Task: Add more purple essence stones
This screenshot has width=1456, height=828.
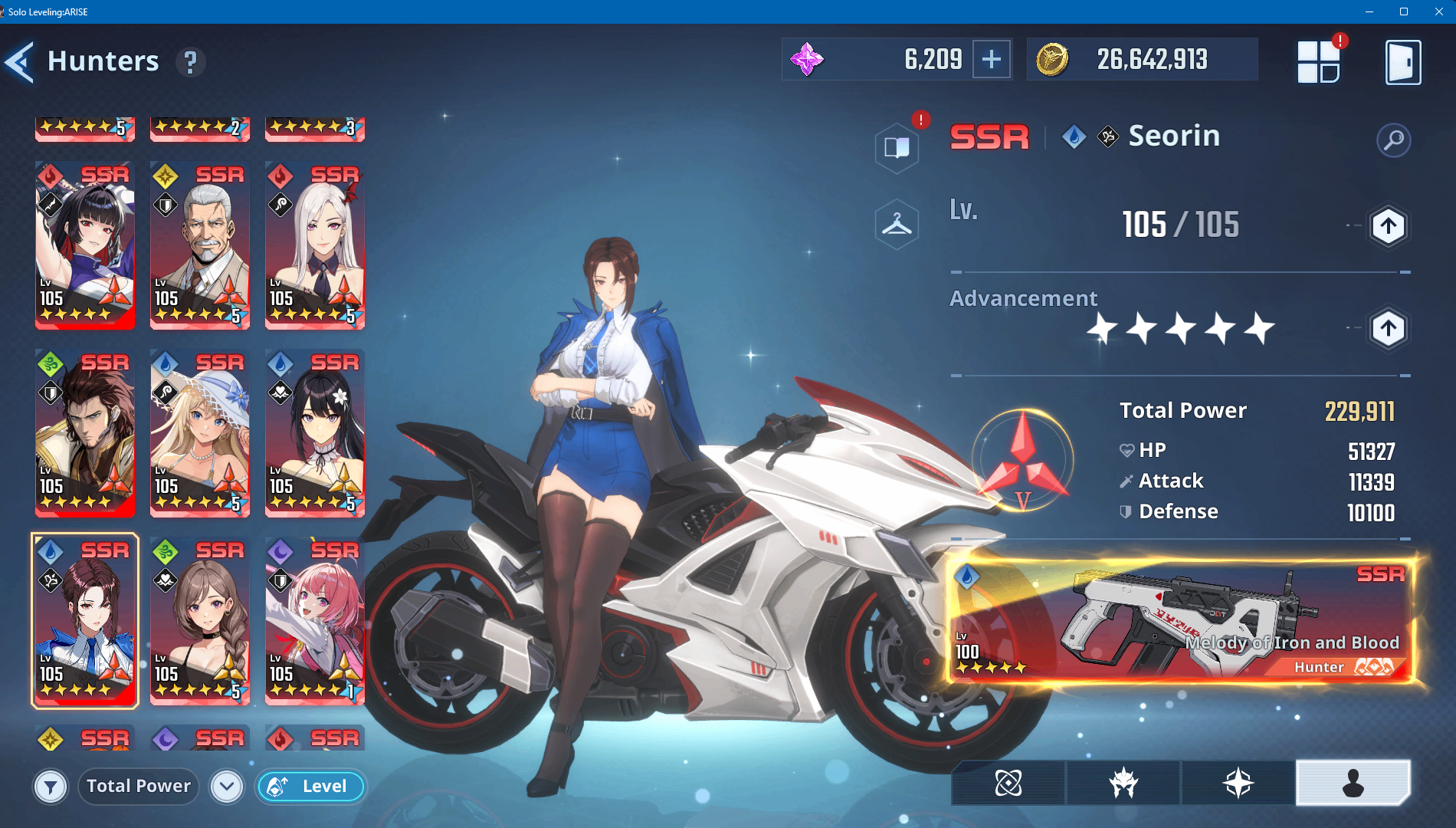Action: point(992,59)
